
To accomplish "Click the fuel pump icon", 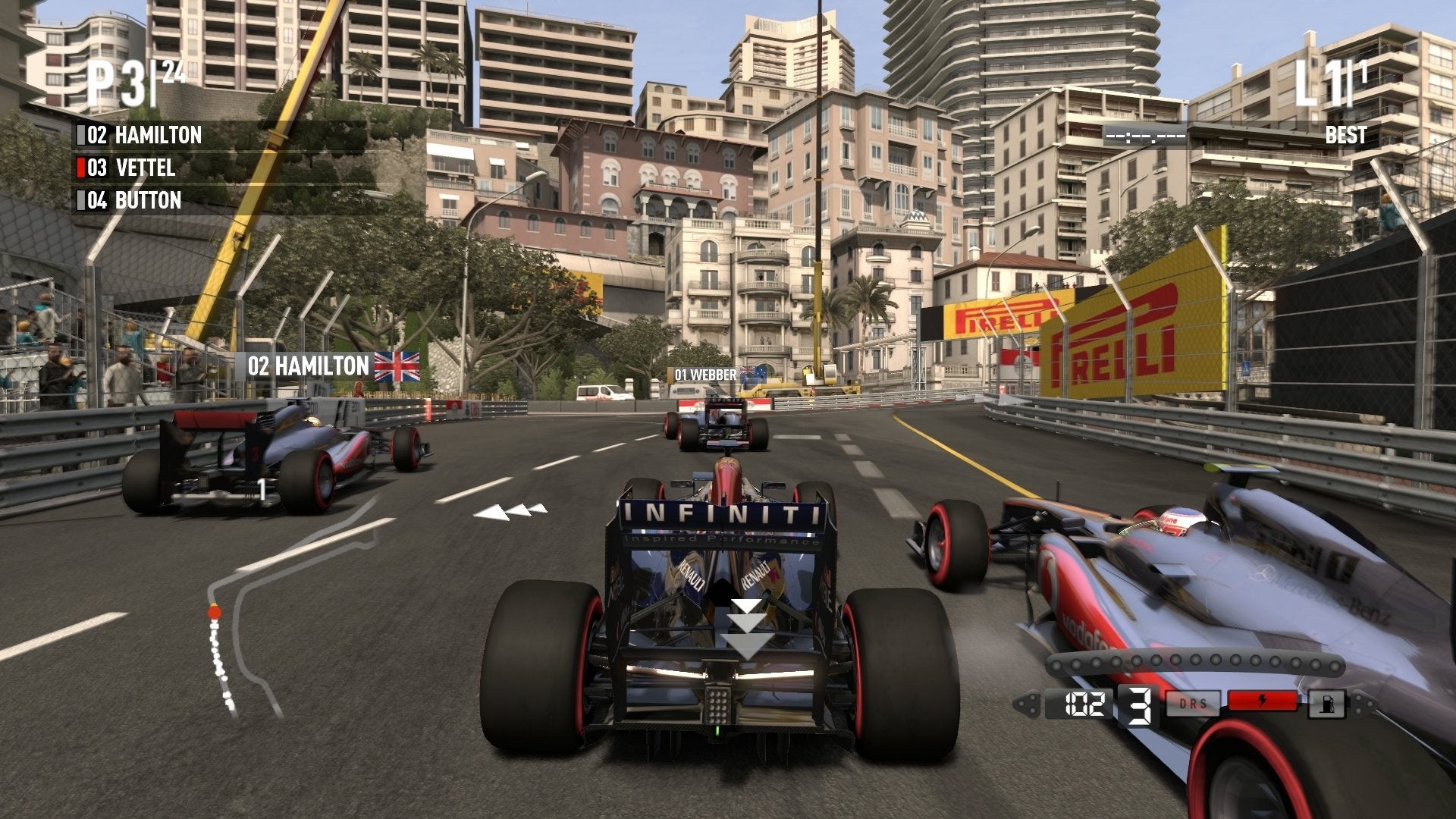I will click(x=1326, y=704).
